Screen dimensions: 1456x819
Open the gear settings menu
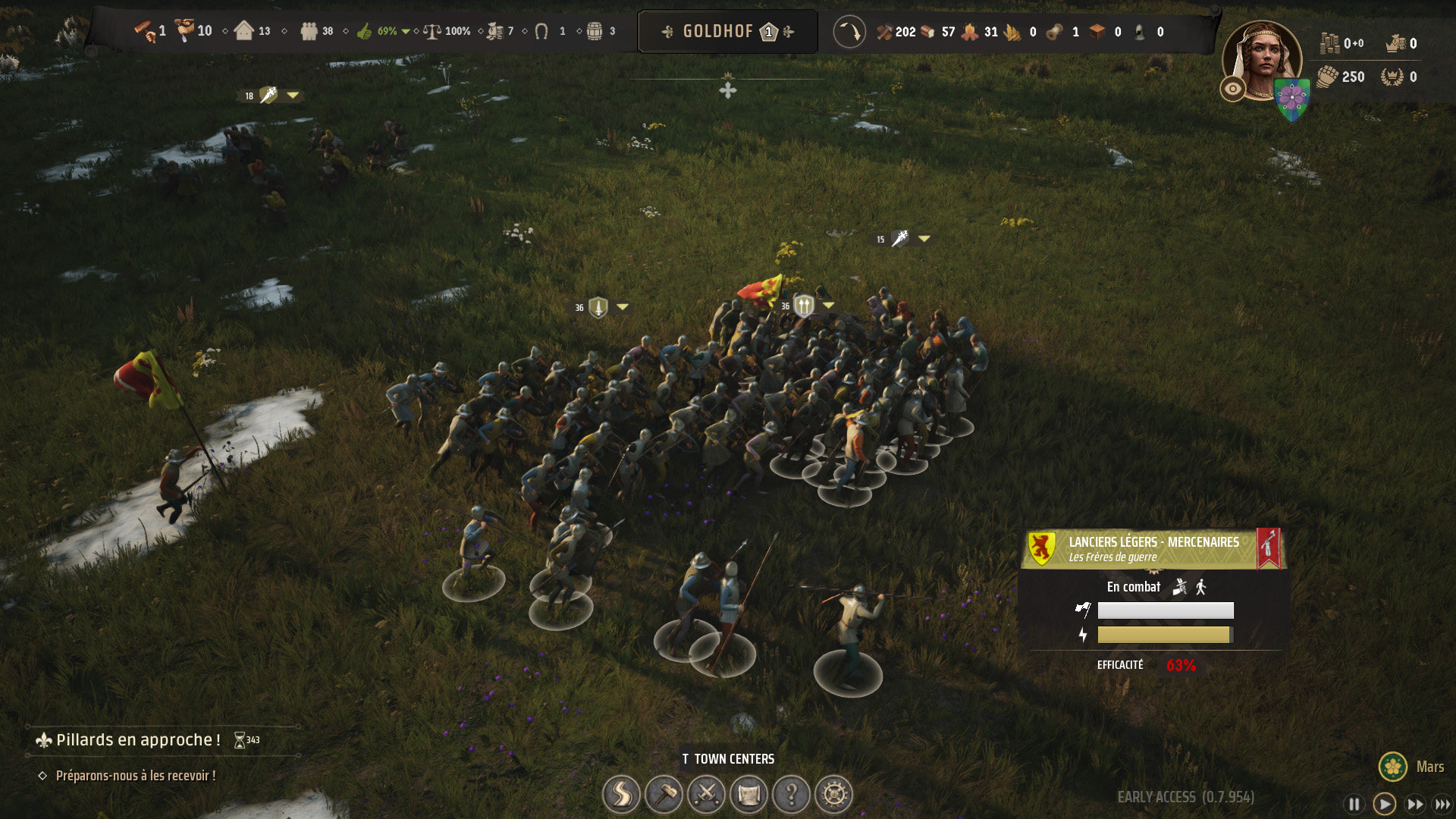click(833, 794)
